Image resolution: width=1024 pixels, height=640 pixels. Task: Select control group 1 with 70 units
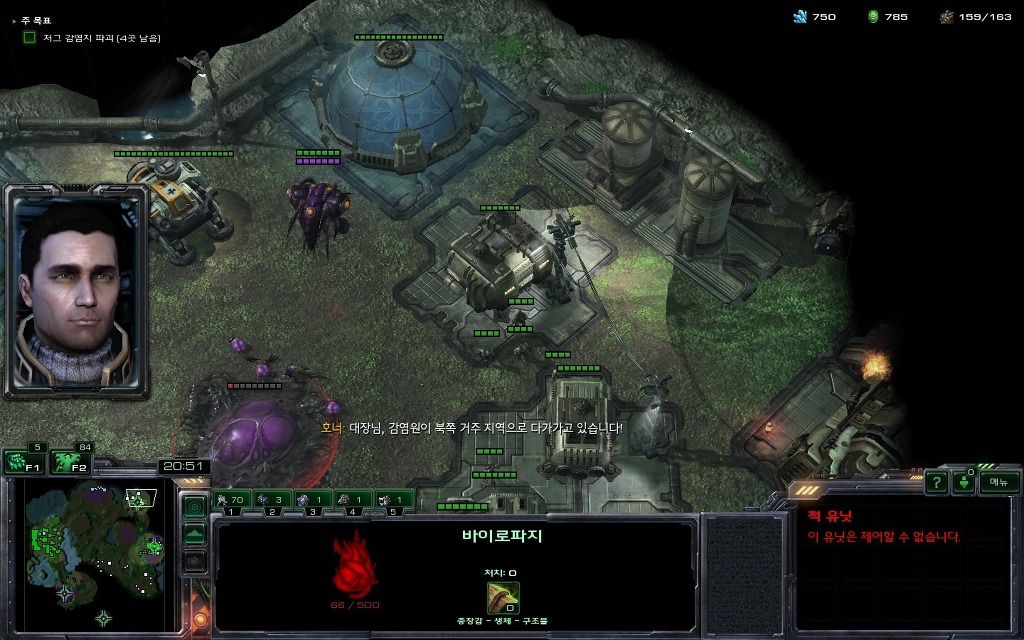231,499
